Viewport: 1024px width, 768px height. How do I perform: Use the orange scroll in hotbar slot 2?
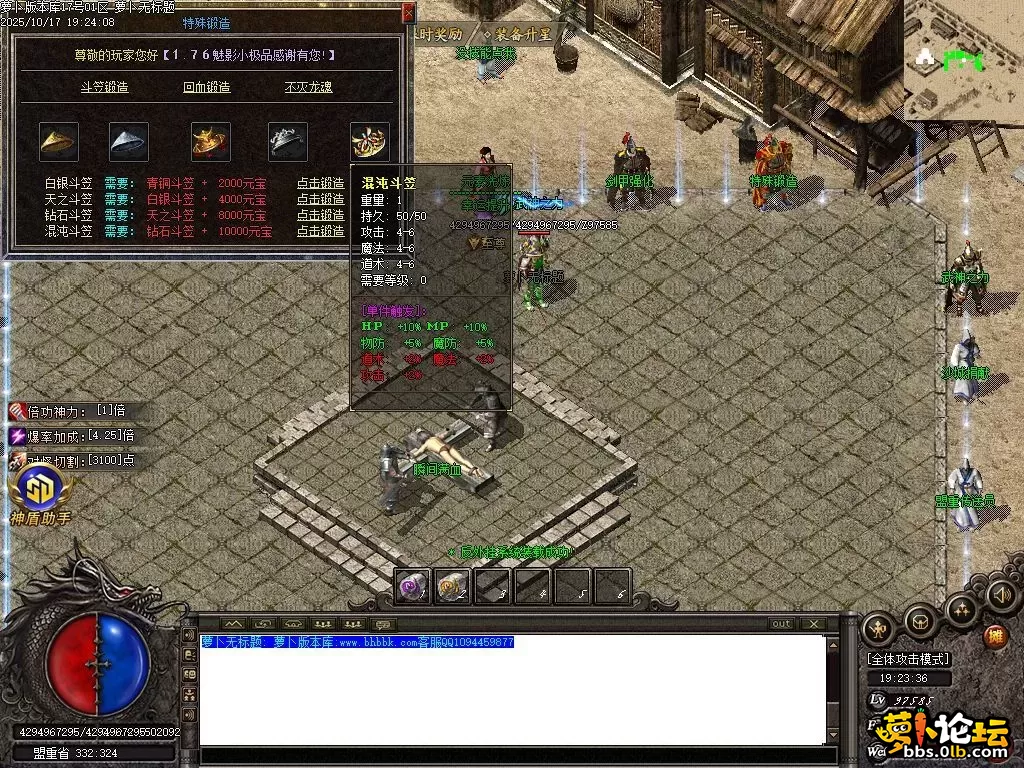pos(453,587)
